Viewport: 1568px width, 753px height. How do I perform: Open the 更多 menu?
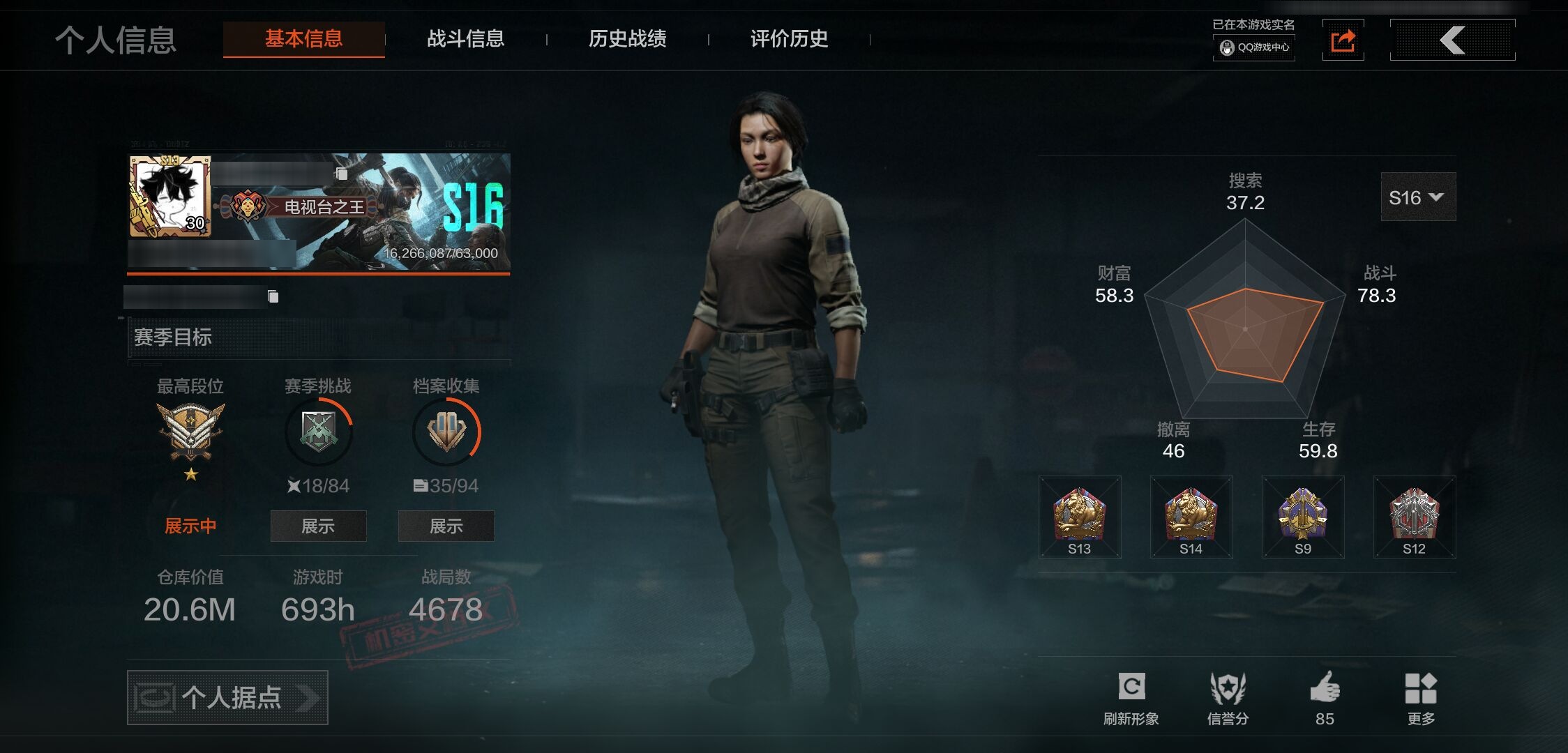pos(1421,697)
